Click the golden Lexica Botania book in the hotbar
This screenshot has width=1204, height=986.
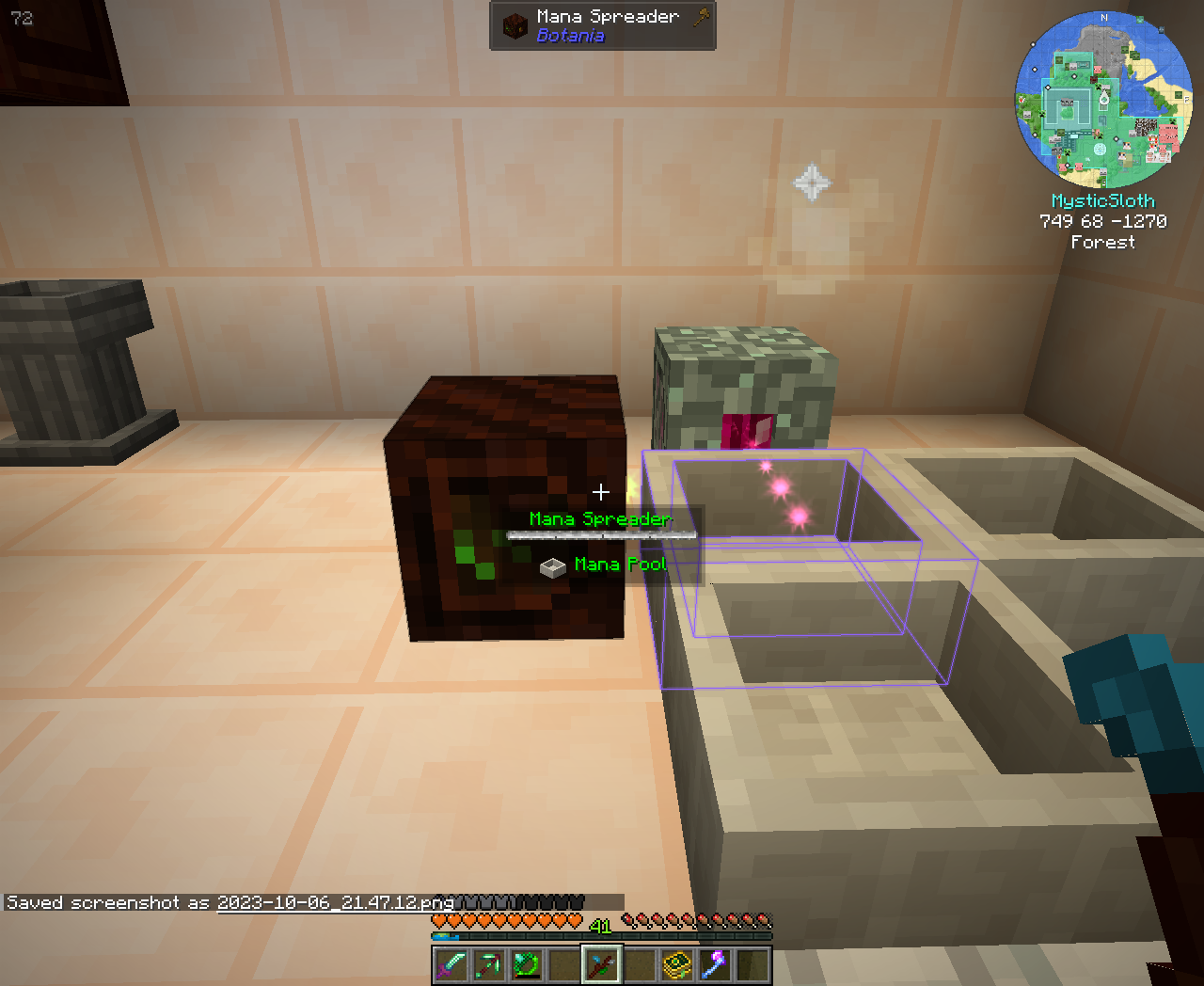678,965
